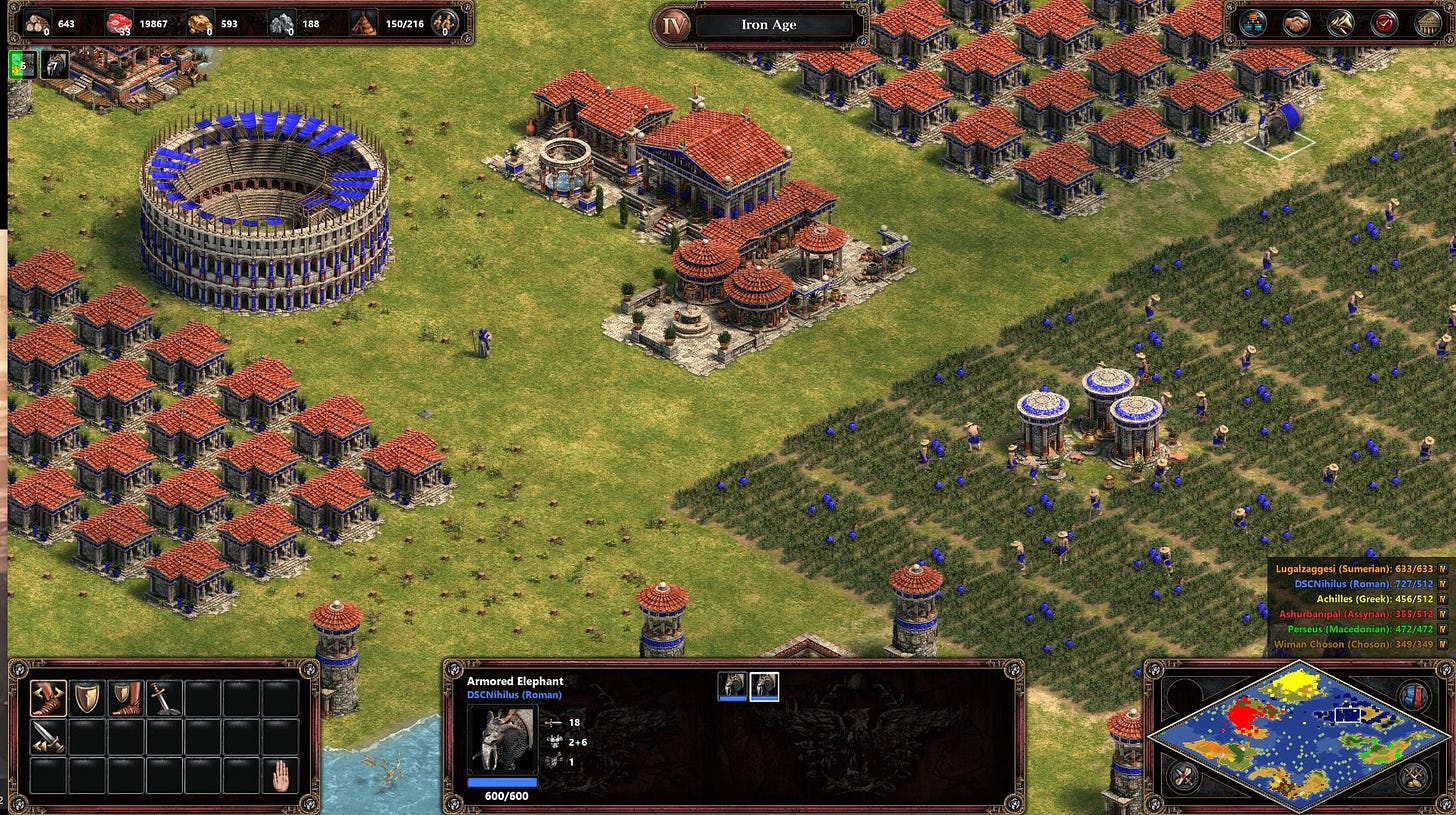Select the second Armored Elephant portrait
Screen dimensions: 1456x815
click(765, 686)
